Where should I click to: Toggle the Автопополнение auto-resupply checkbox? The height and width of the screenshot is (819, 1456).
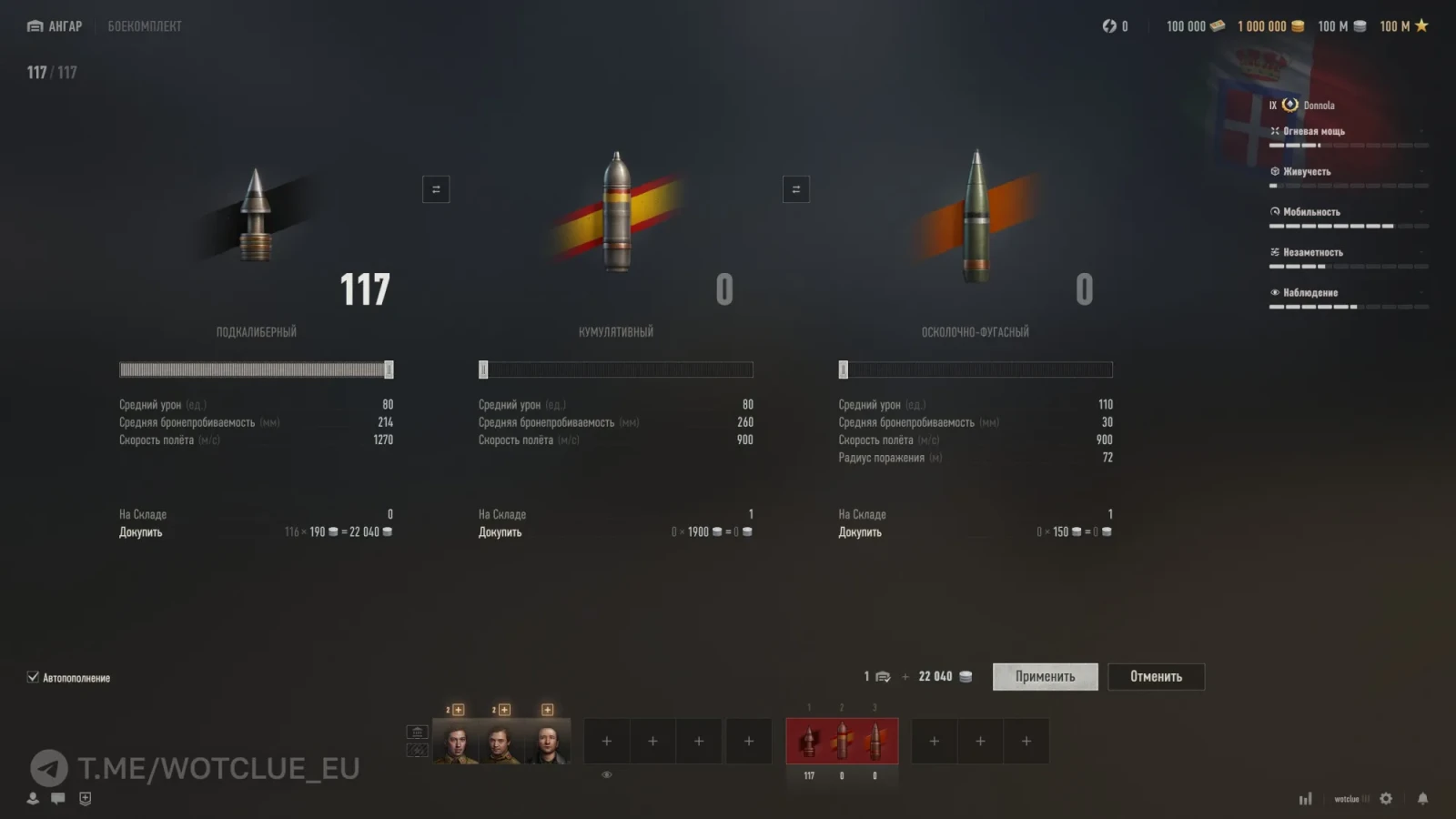coord(34,677)
